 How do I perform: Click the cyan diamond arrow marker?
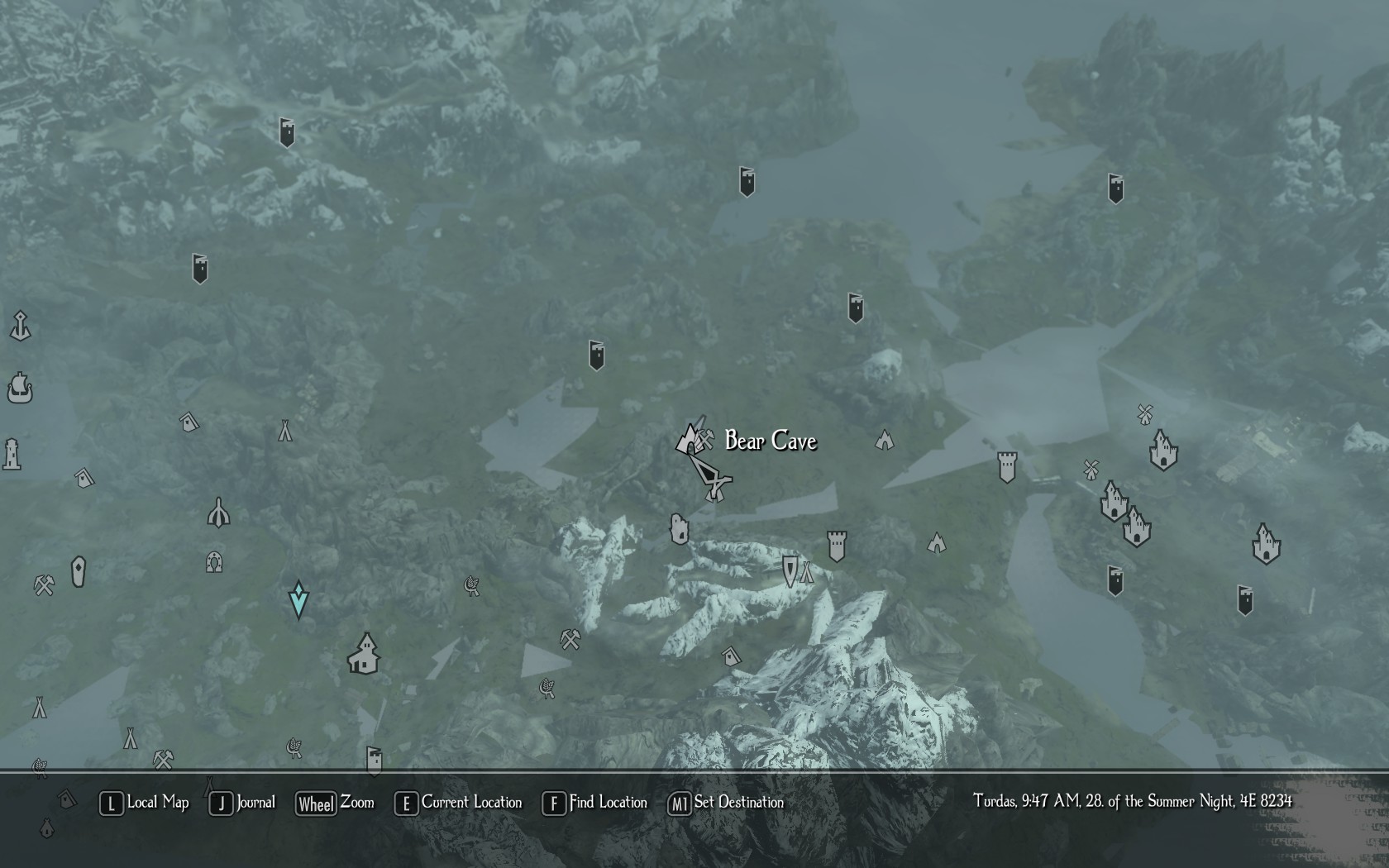[x=298, y=599]
